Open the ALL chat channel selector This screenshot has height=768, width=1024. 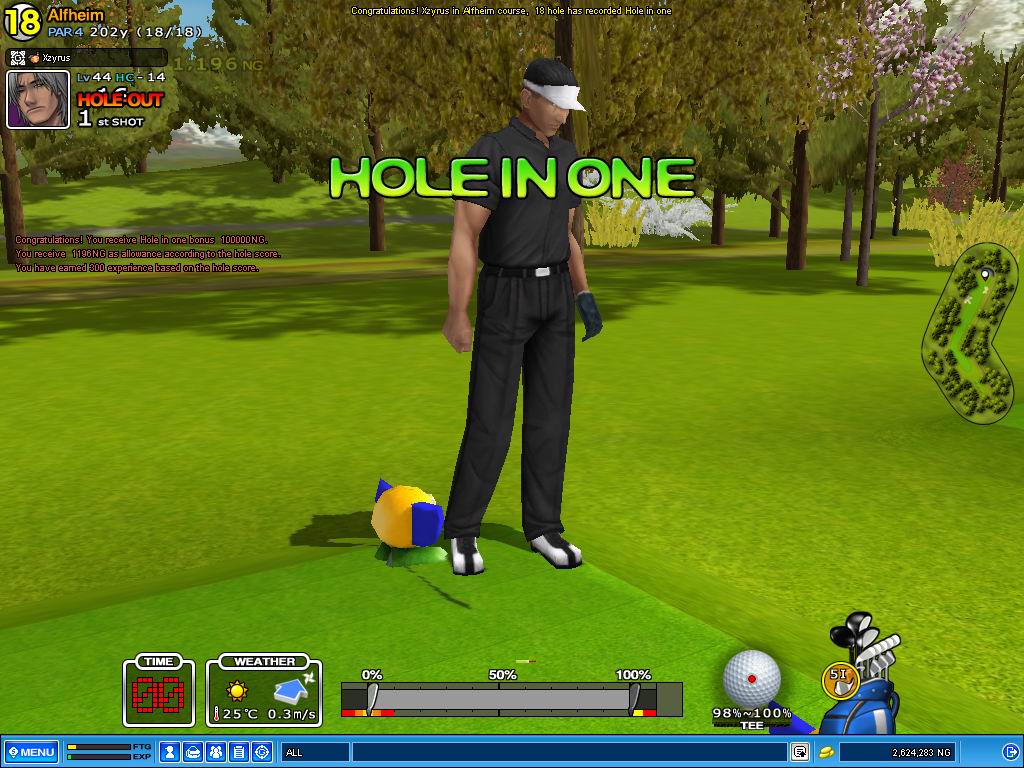click(315, 752)
